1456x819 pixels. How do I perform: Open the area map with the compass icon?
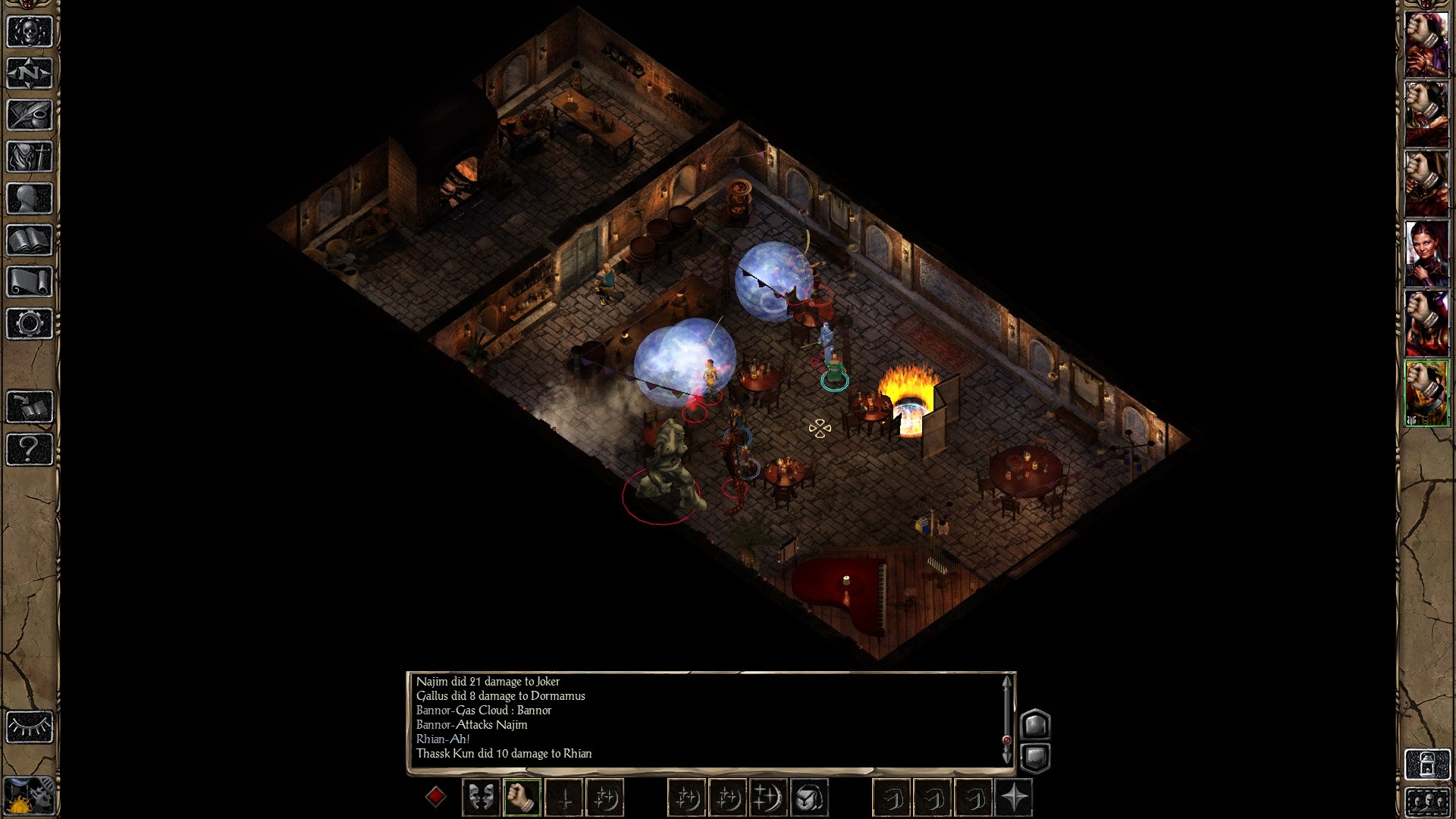(x=30, y=74)
